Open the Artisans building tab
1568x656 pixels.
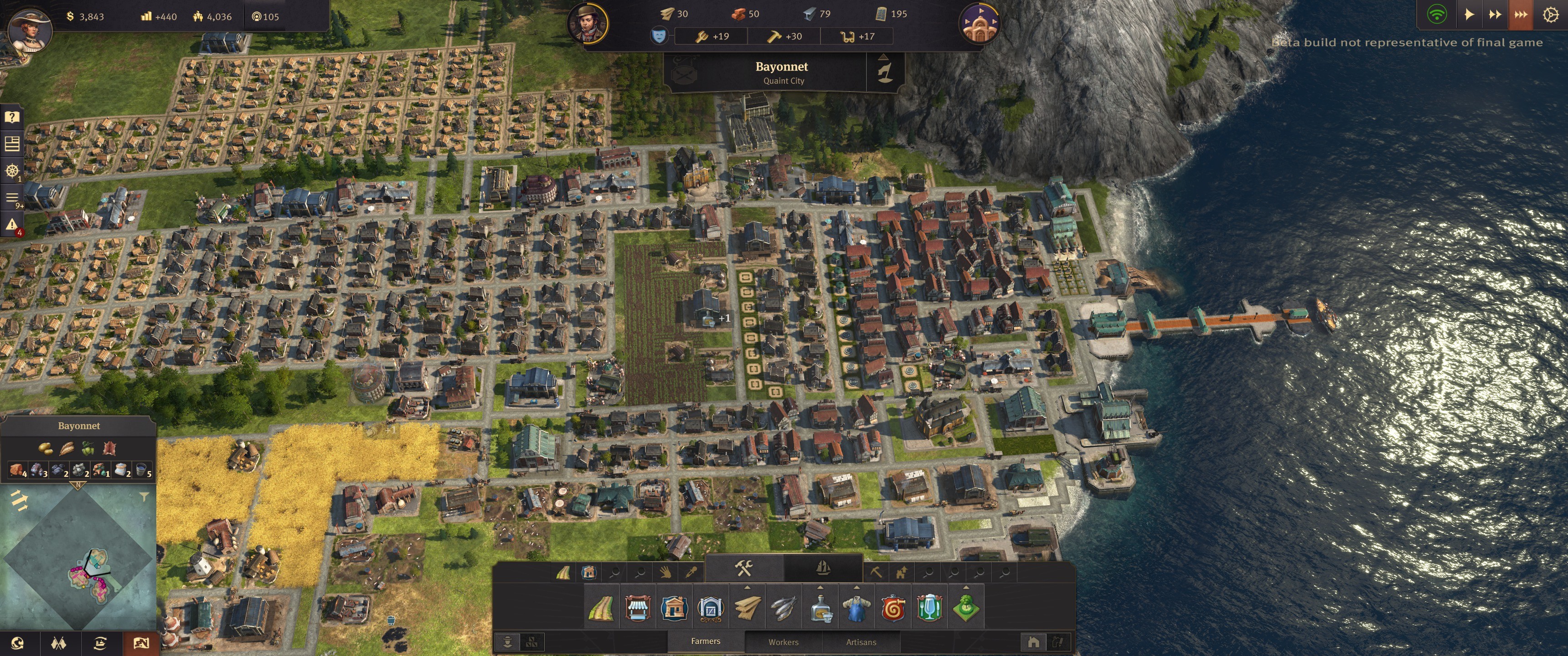pyautogui.click(x=861, y=642)
